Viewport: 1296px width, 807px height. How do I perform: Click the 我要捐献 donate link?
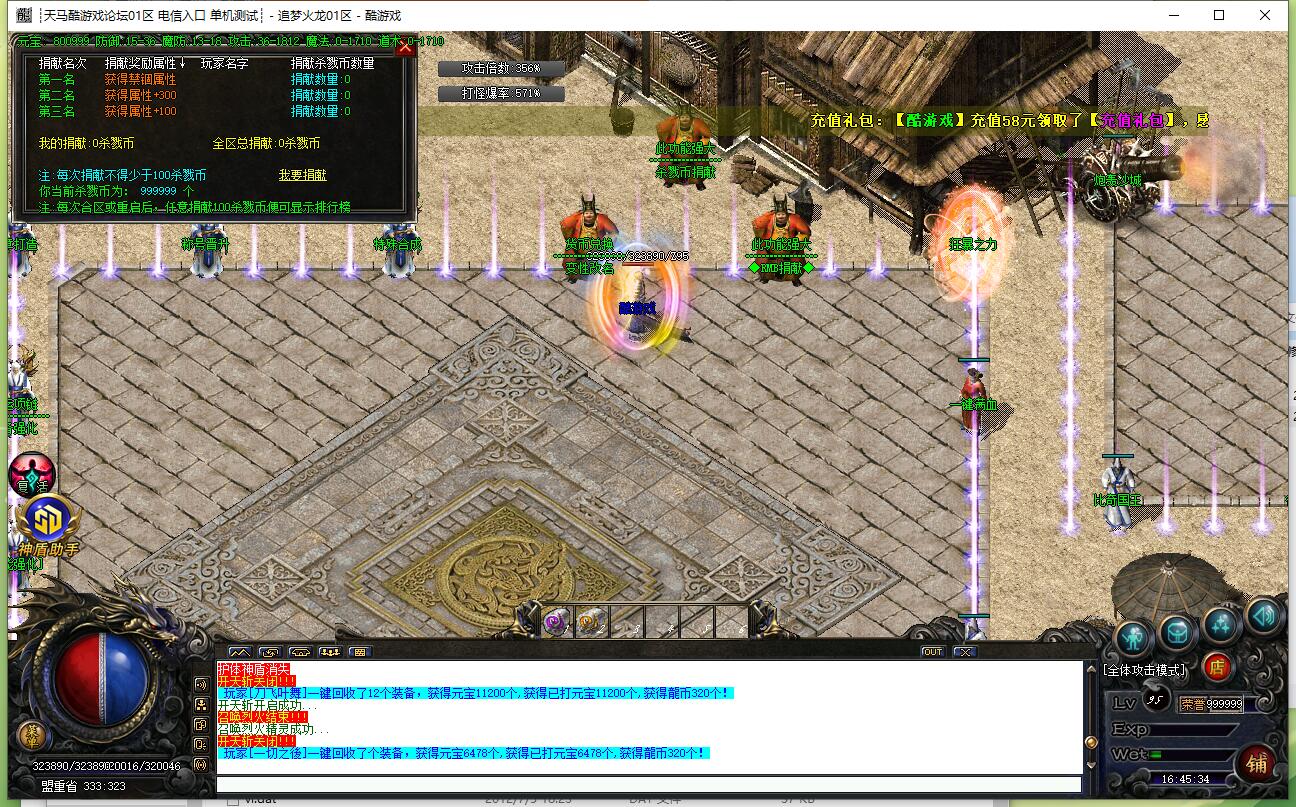[302, 175]
